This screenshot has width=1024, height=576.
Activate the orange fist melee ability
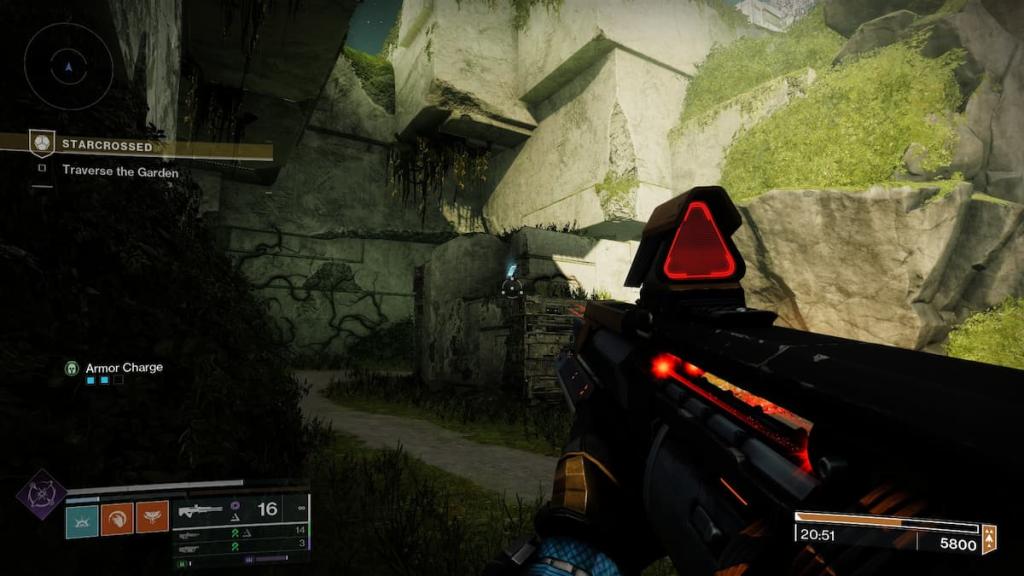click(117, 518)
